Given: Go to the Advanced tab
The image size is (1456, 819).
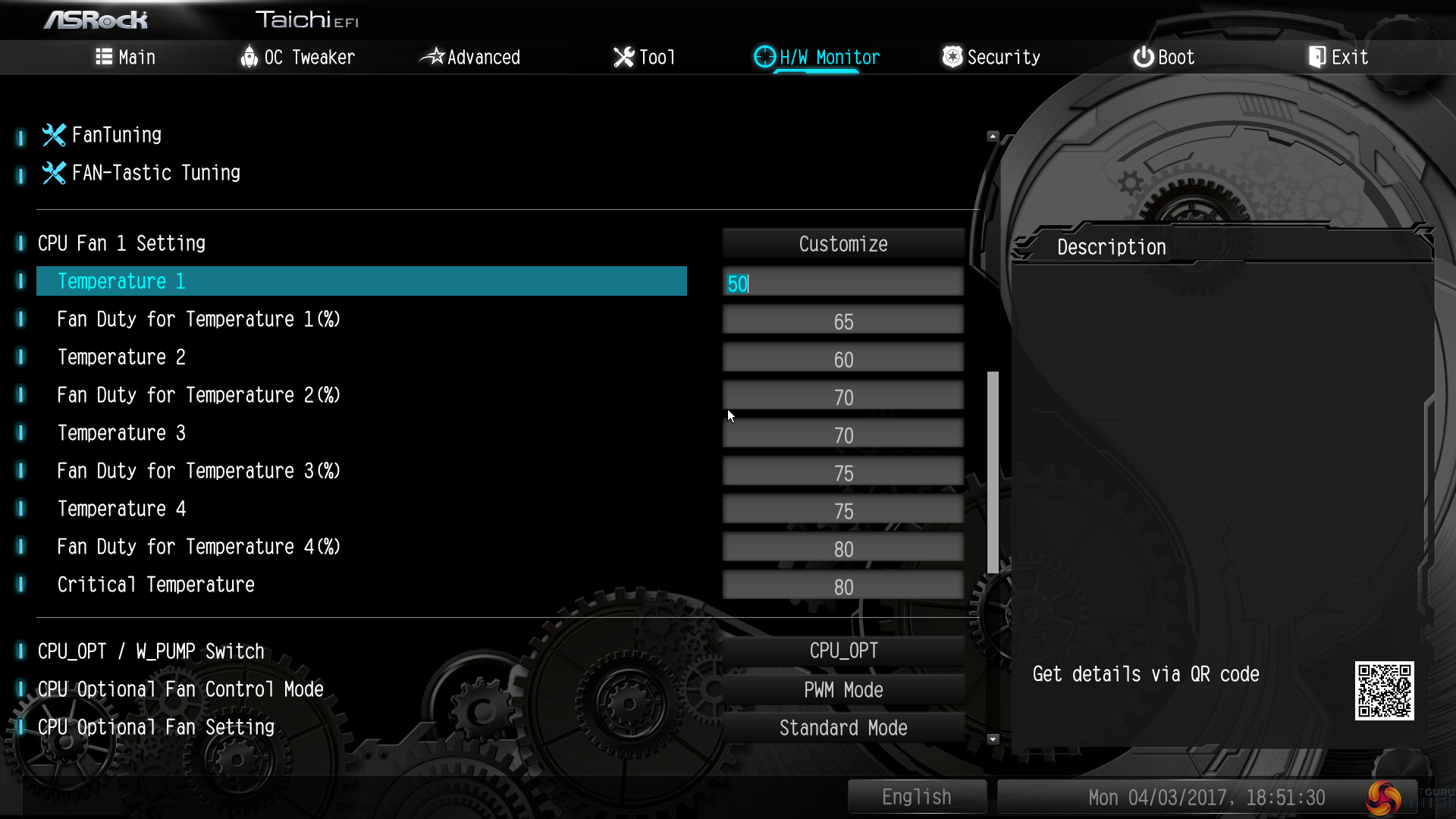Looking at the screenshot, I should [470, 57].
